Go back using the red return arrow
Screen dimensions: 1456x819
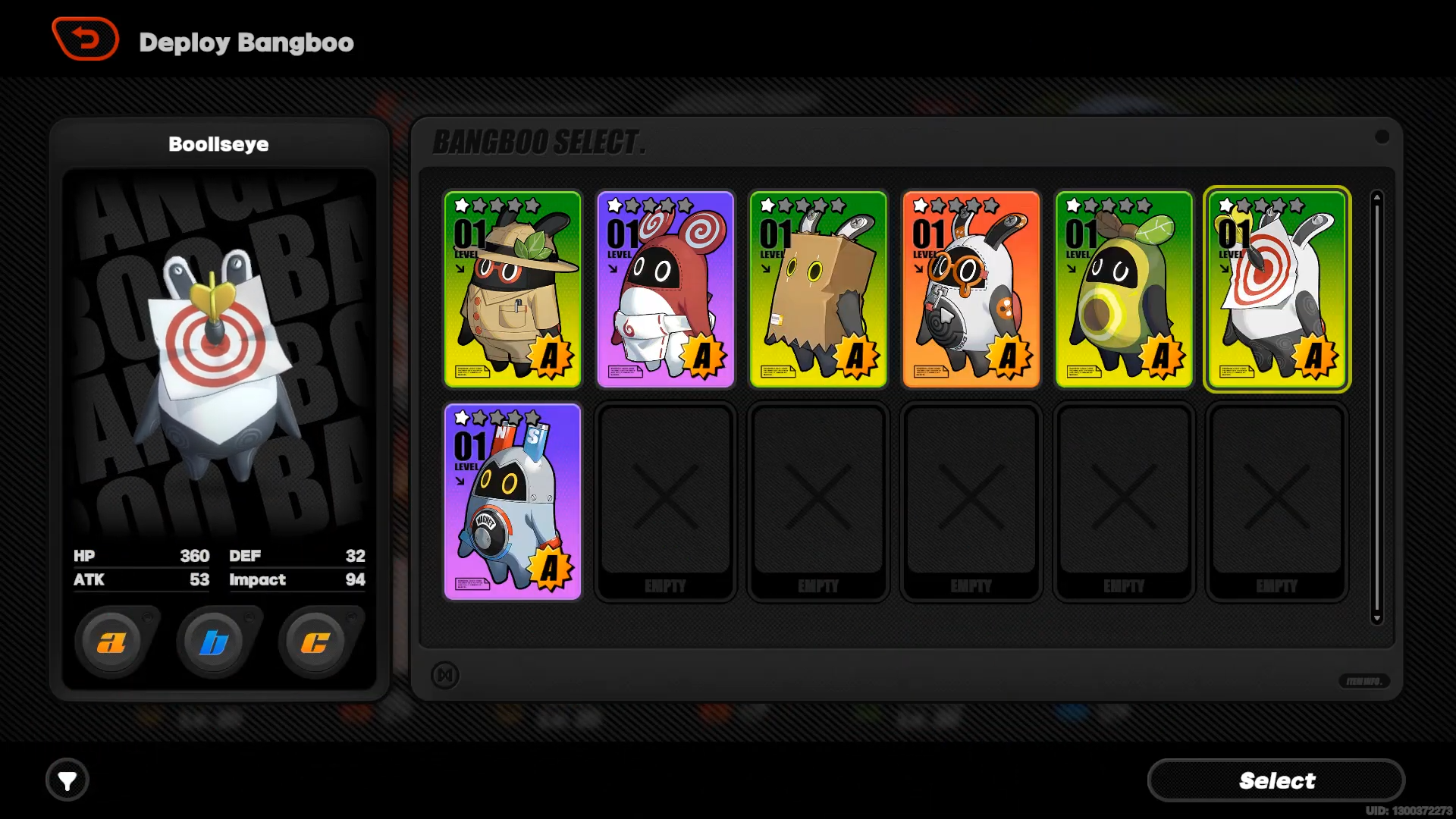85,39
